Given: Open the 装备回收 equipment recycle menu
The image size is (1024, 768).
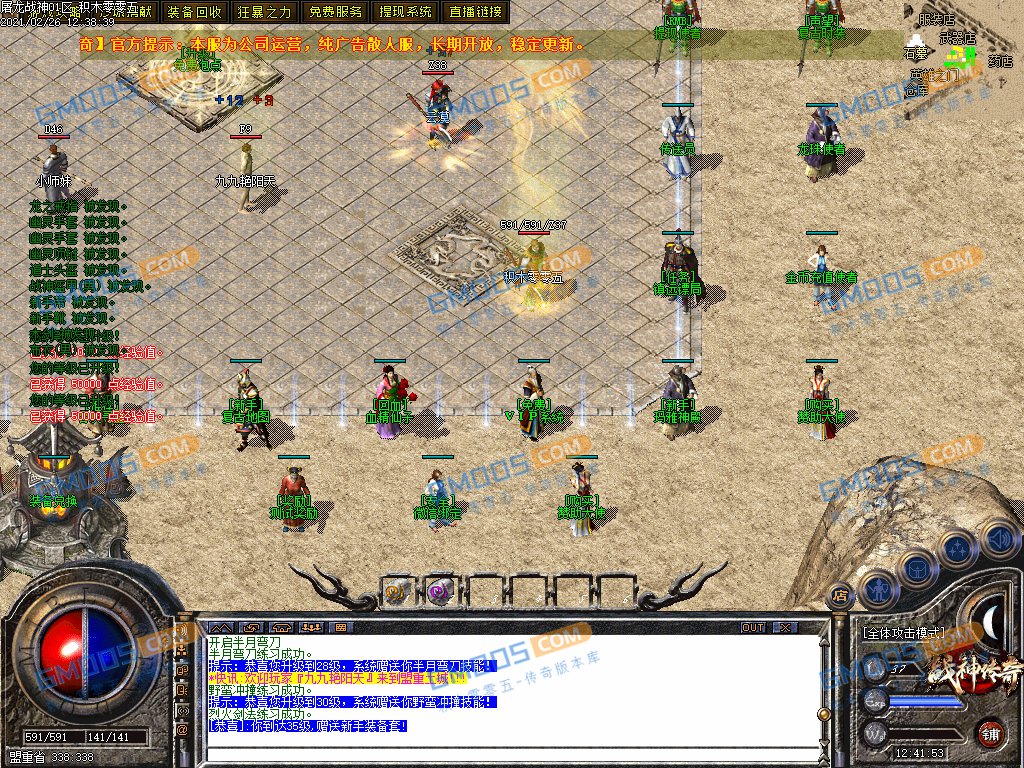Looking at the screenshot, I should tap(195, 12).
